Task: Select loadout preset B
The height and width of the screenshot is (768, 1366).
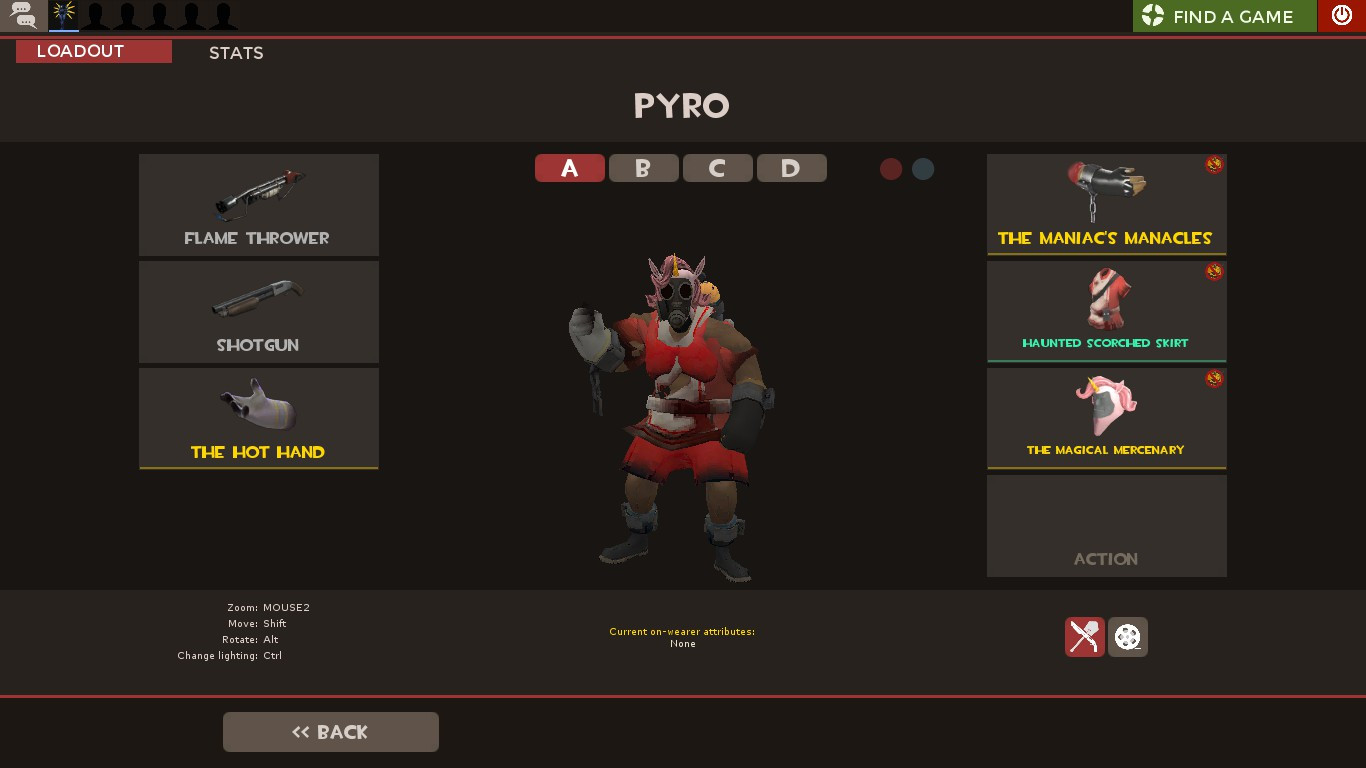Action: point(643,168)
